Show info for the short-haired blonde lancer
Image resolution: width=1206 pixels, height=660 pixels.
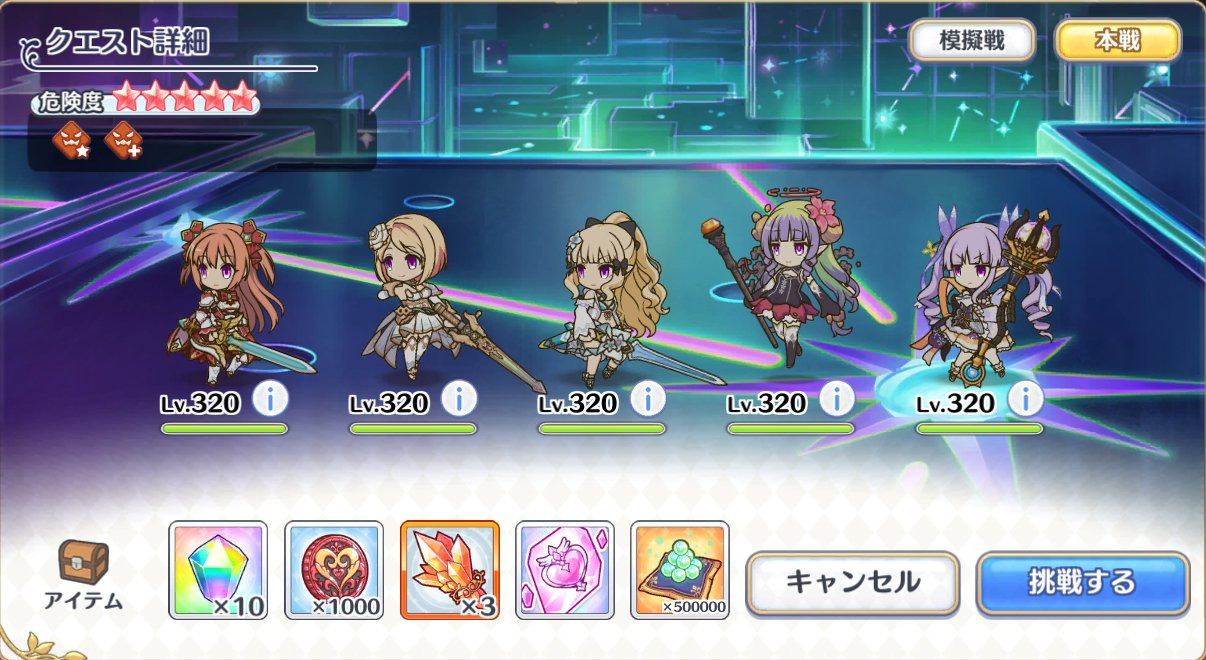coord(459,399)
